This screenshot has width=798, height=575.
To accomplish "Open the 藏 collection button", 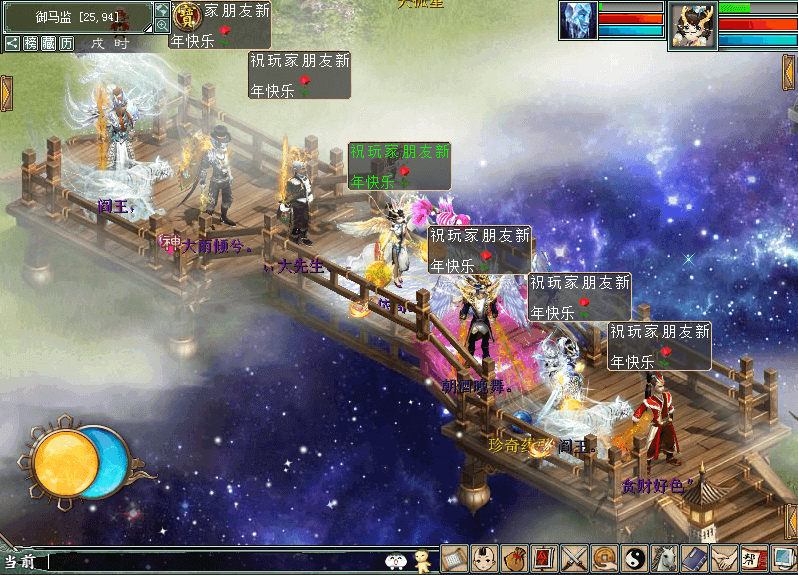I will point(48,43).
